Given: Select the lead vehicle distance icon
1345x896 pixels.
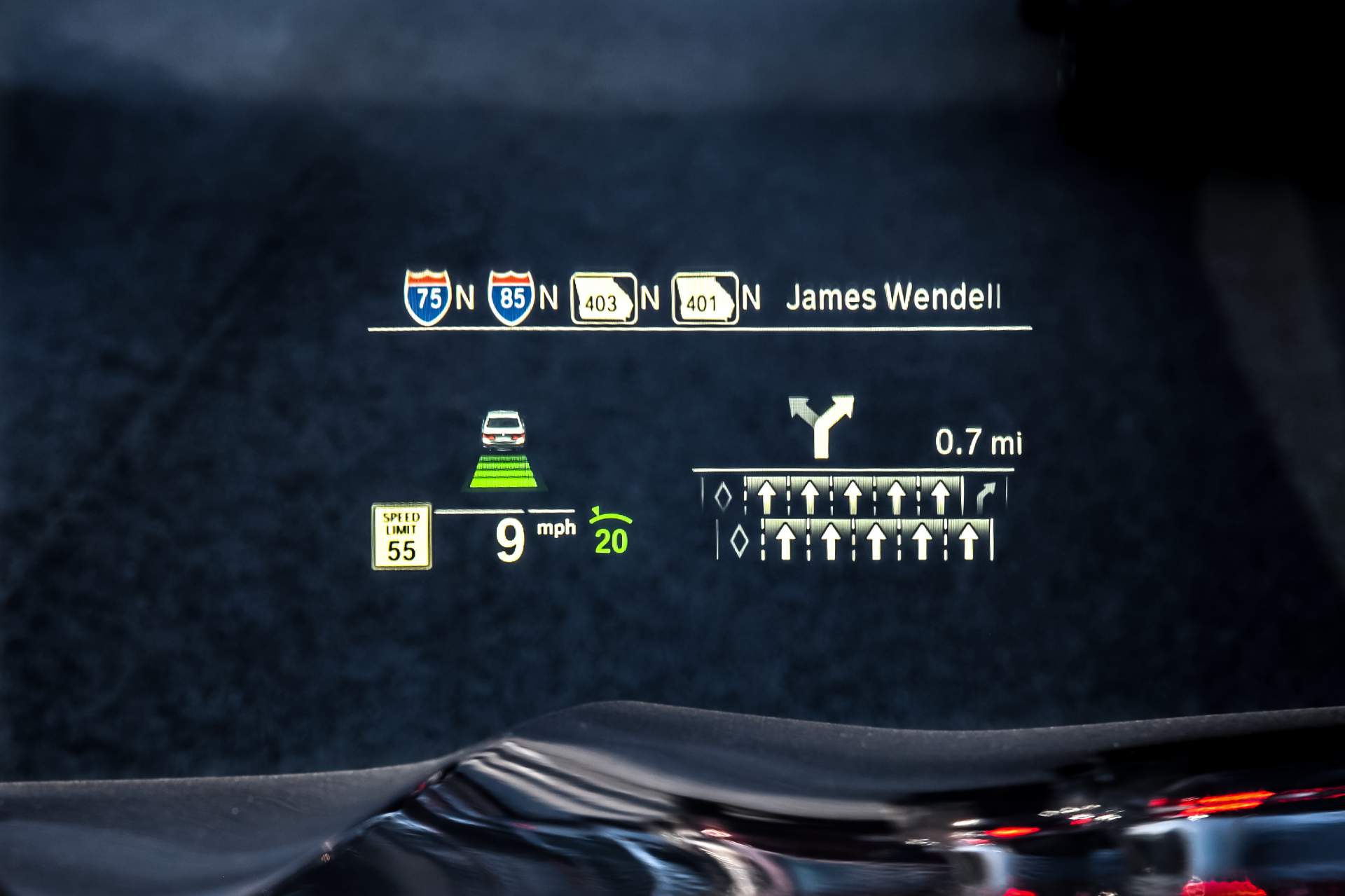Looking at the screenshot, I should pos(504,450).
